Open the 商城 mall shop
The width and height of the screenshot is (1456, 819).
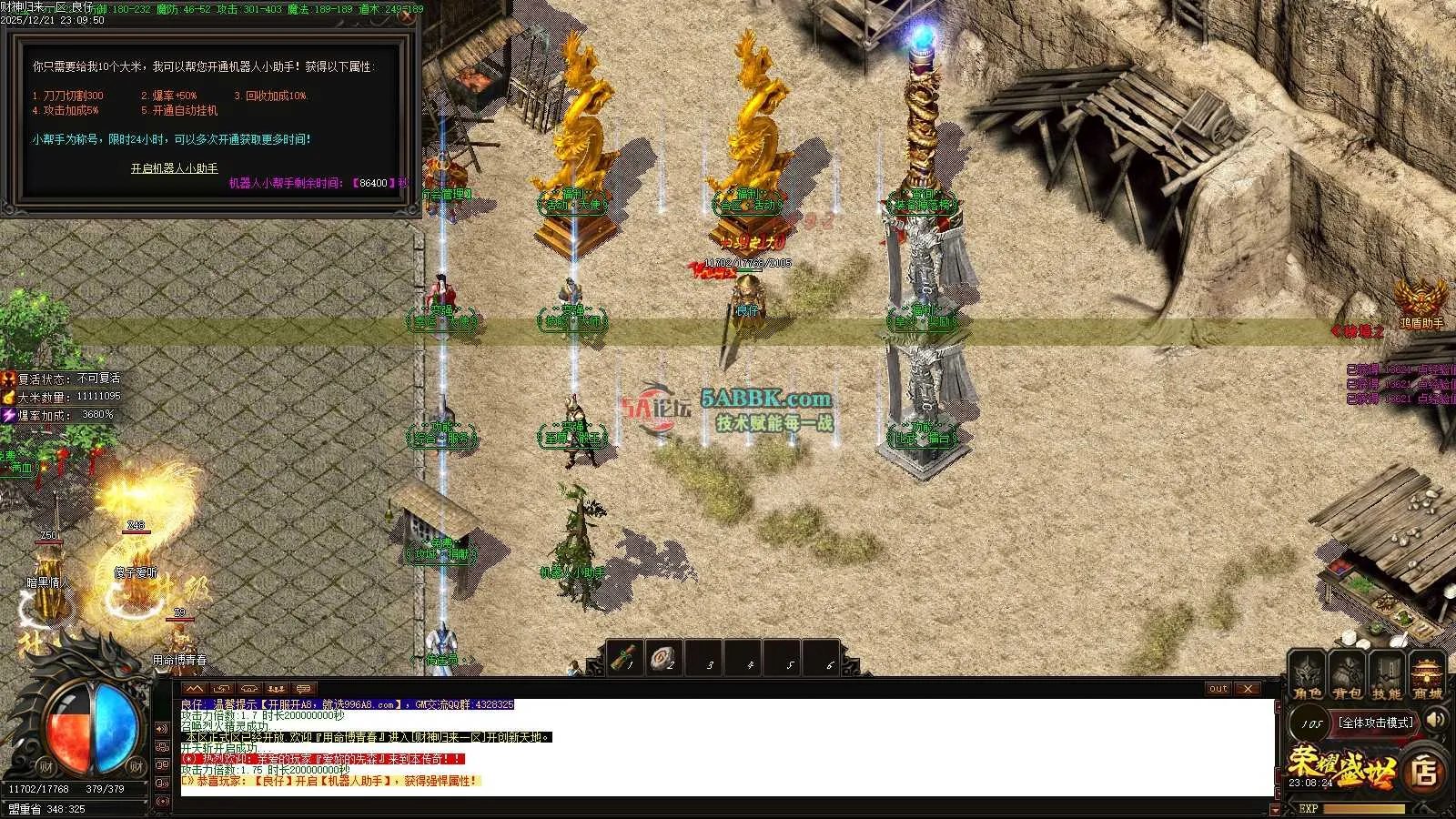[x=1427, y=679]
